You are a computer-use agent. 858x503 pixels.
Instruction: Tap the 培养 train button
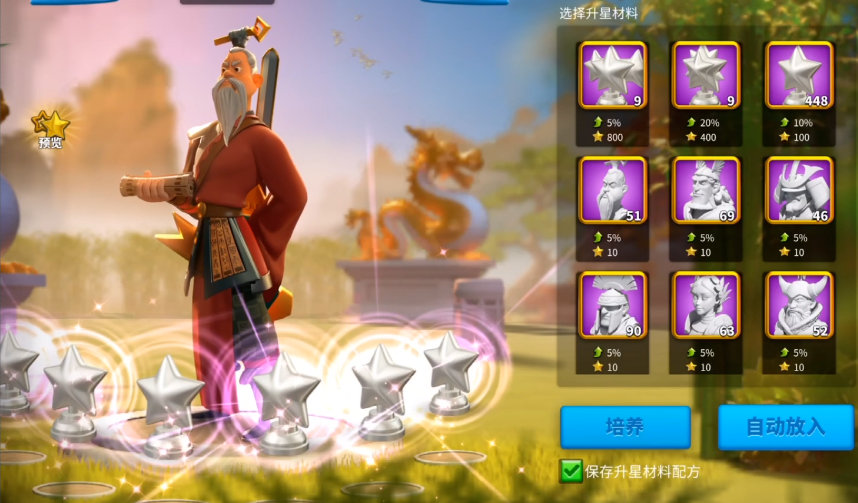(625, 426)
